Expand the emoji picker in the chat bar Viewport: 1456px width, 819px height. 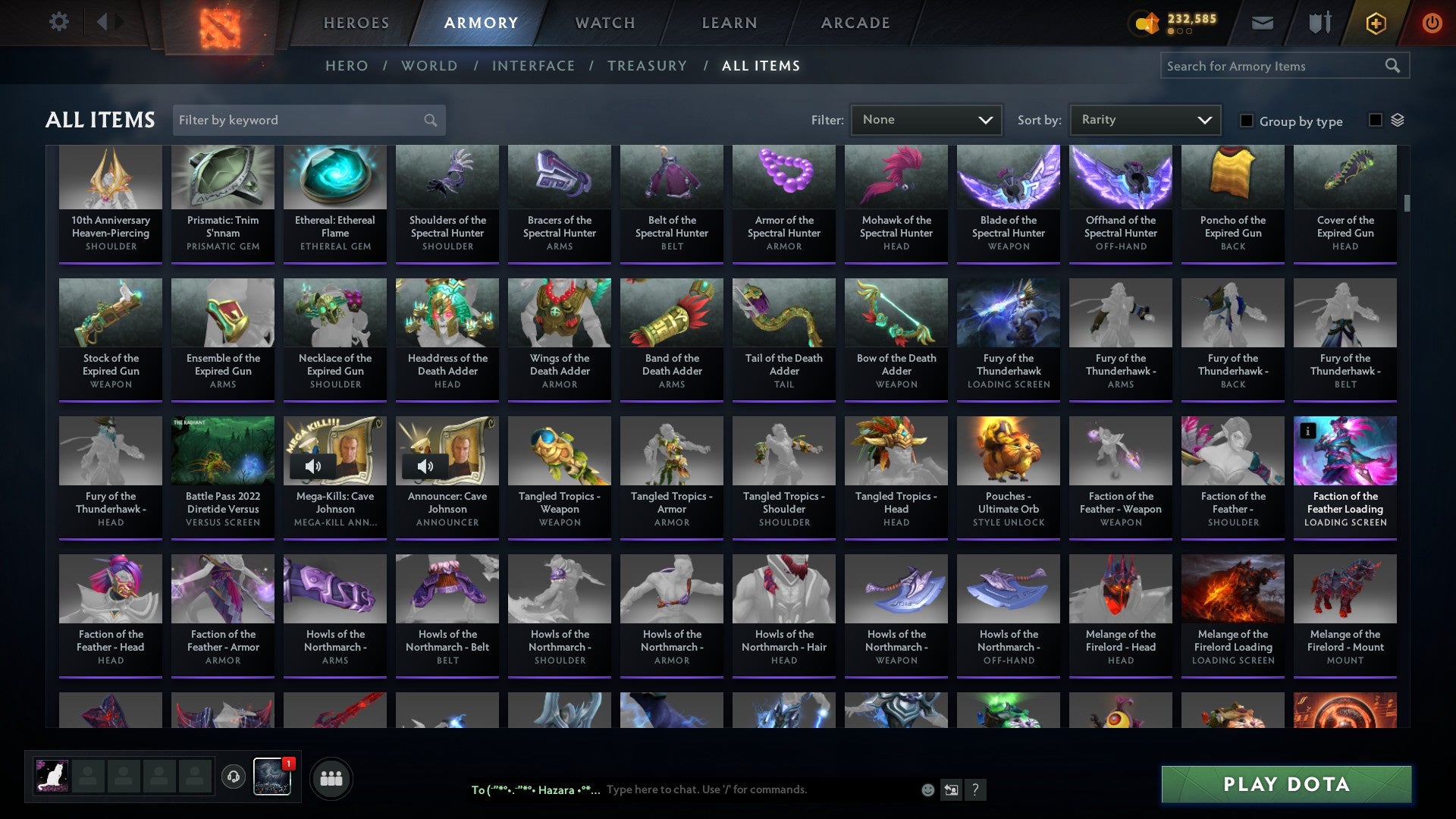(927, 789)
